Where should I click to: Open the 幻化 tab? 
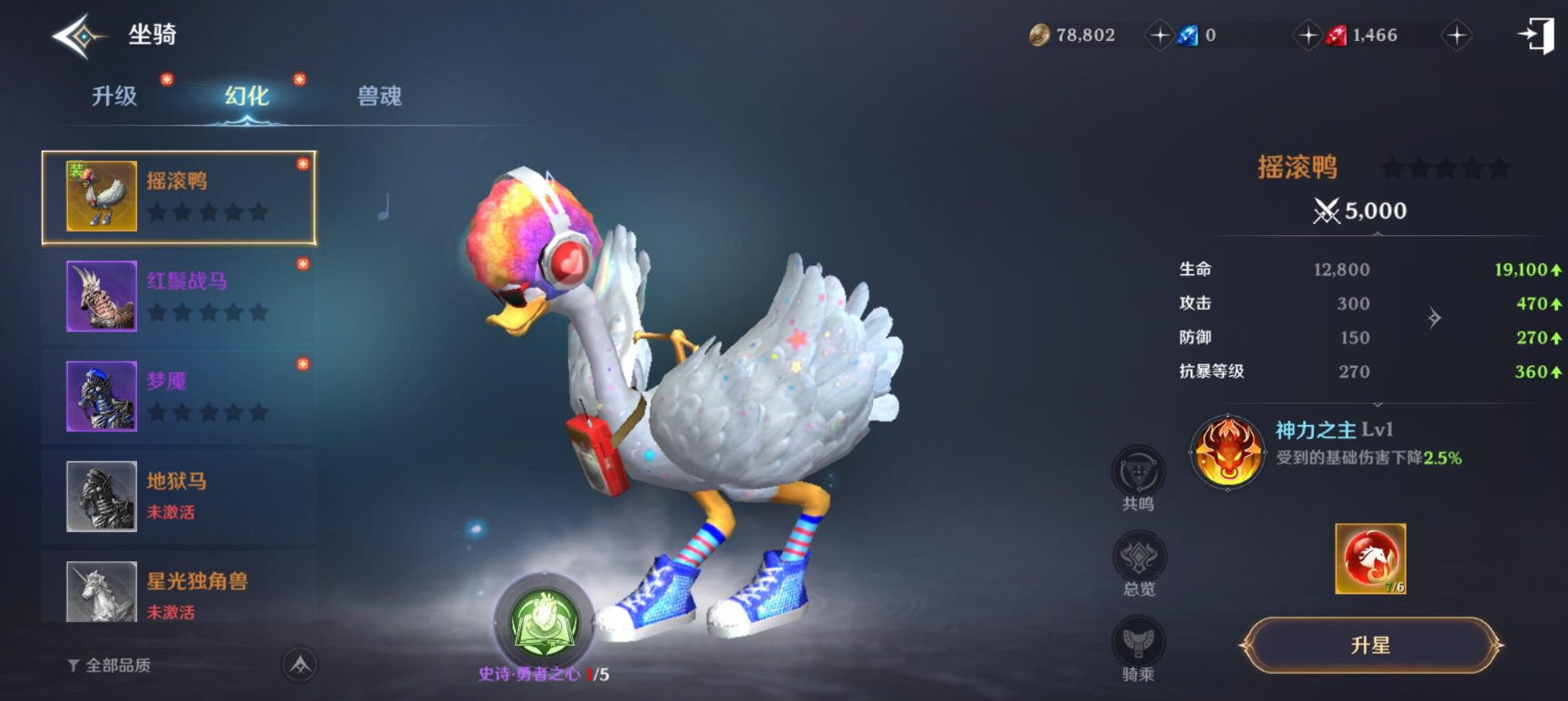pyautogui.click(x=247, y=96)
